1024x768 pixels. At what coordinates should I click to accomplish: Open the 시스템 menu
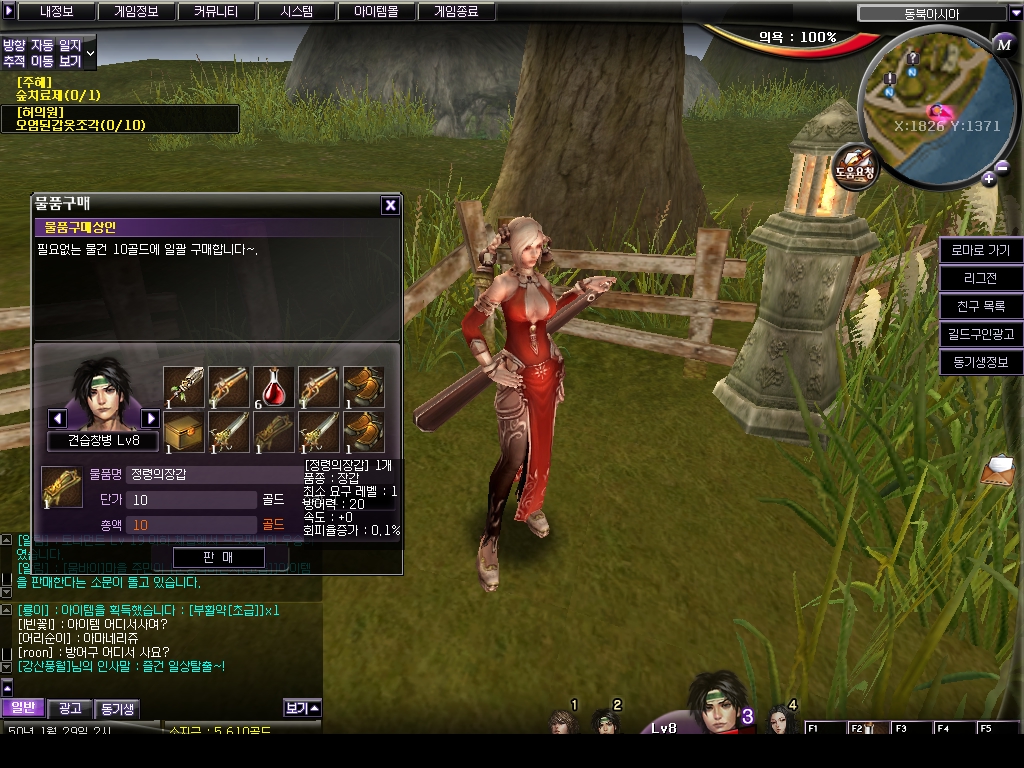(x=296, y=12)
